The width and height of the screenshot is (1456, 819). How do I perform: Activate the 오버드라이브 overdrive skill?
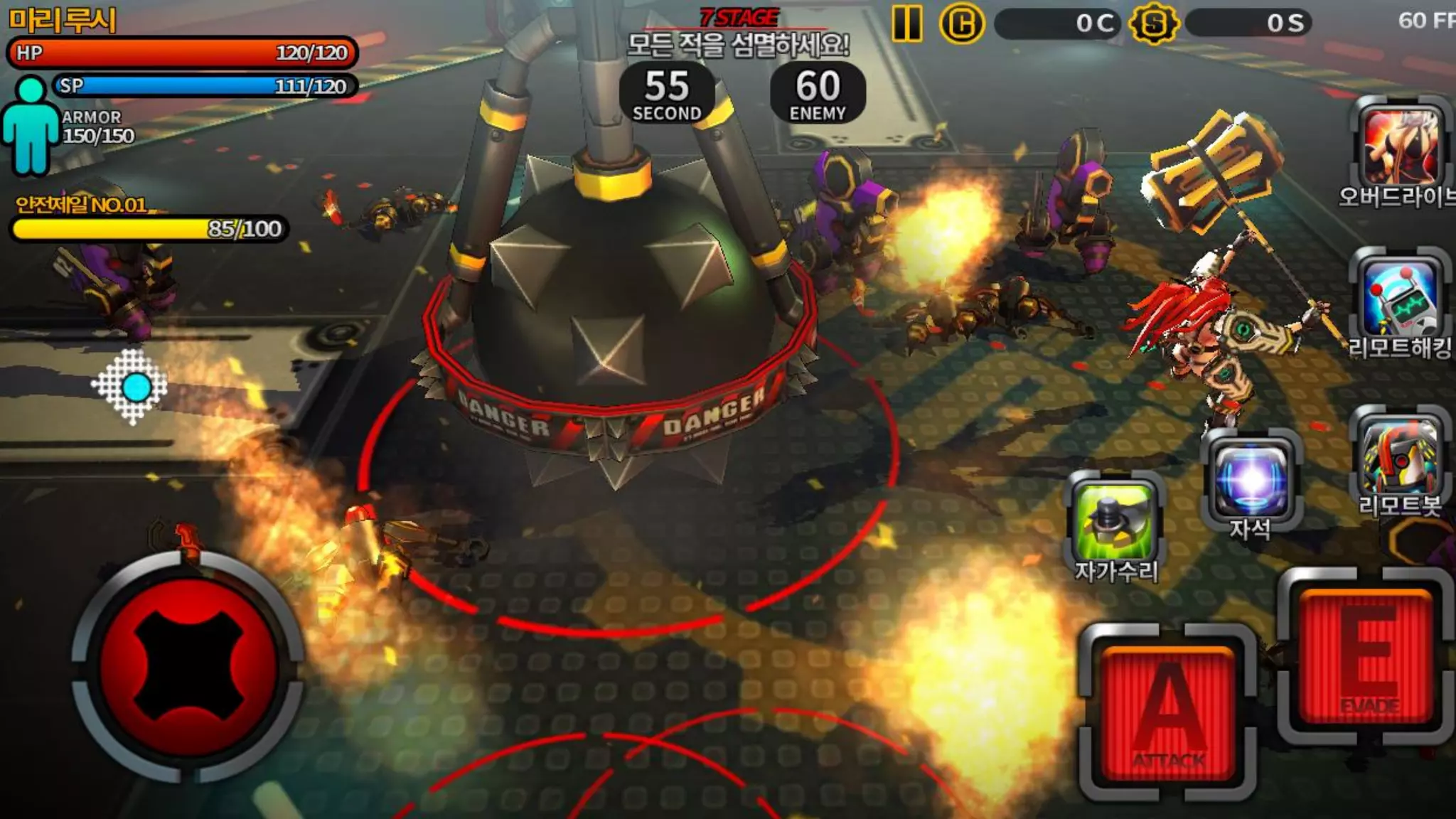pyautogui.click(x=1400, y=146)
